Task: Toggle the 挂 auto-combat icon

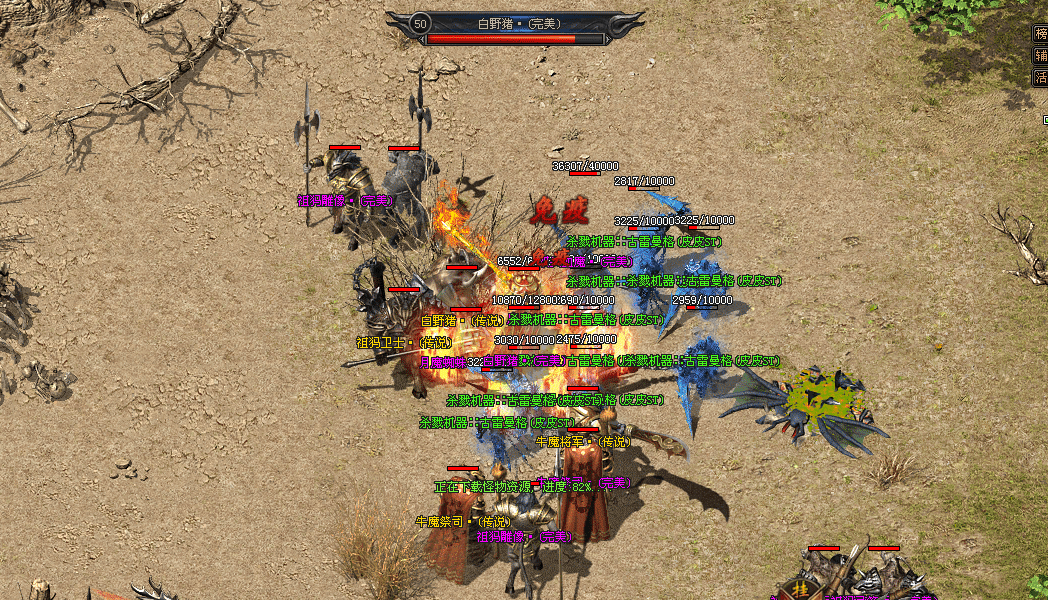Action: point(800,590)
